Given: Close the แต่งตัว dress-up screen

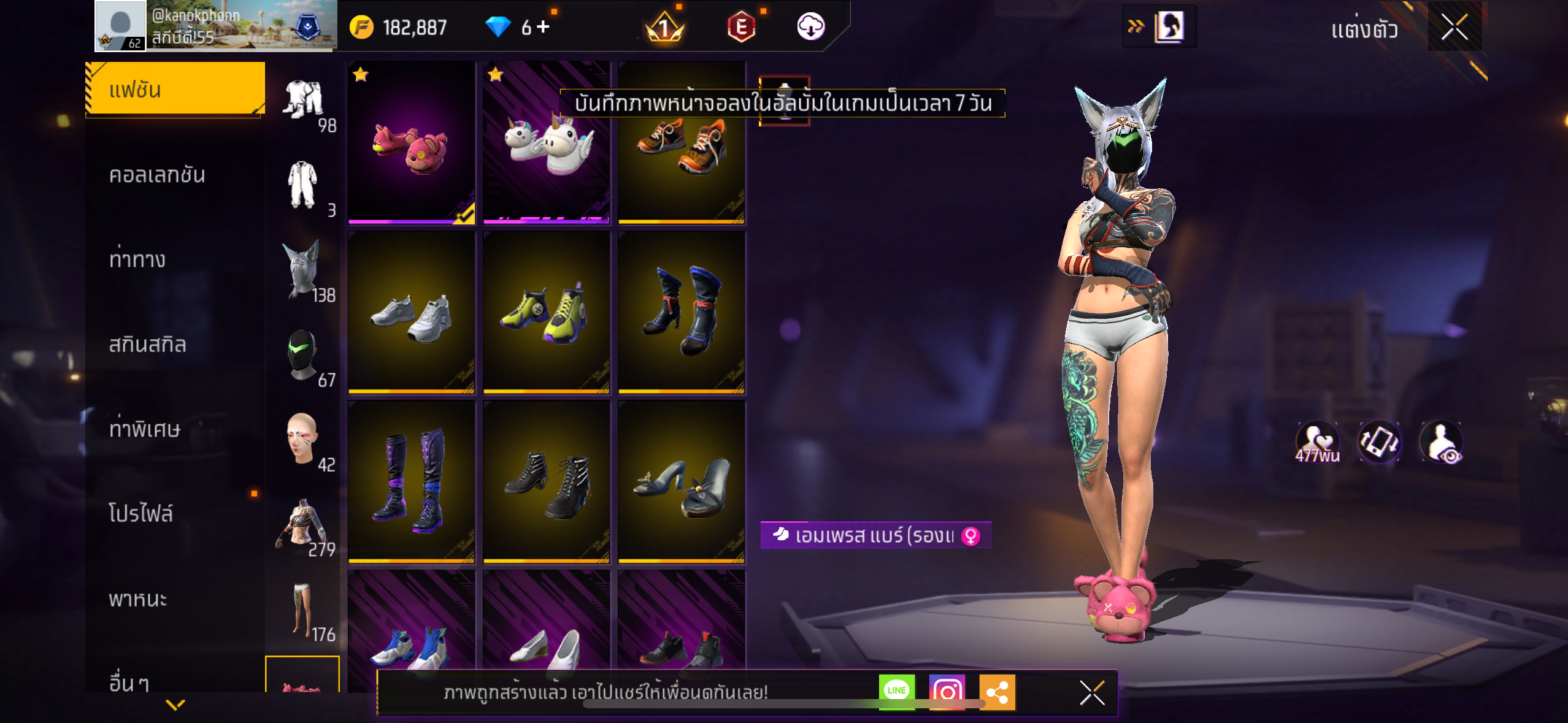Looking at the screenshot, I should 1454,27.
